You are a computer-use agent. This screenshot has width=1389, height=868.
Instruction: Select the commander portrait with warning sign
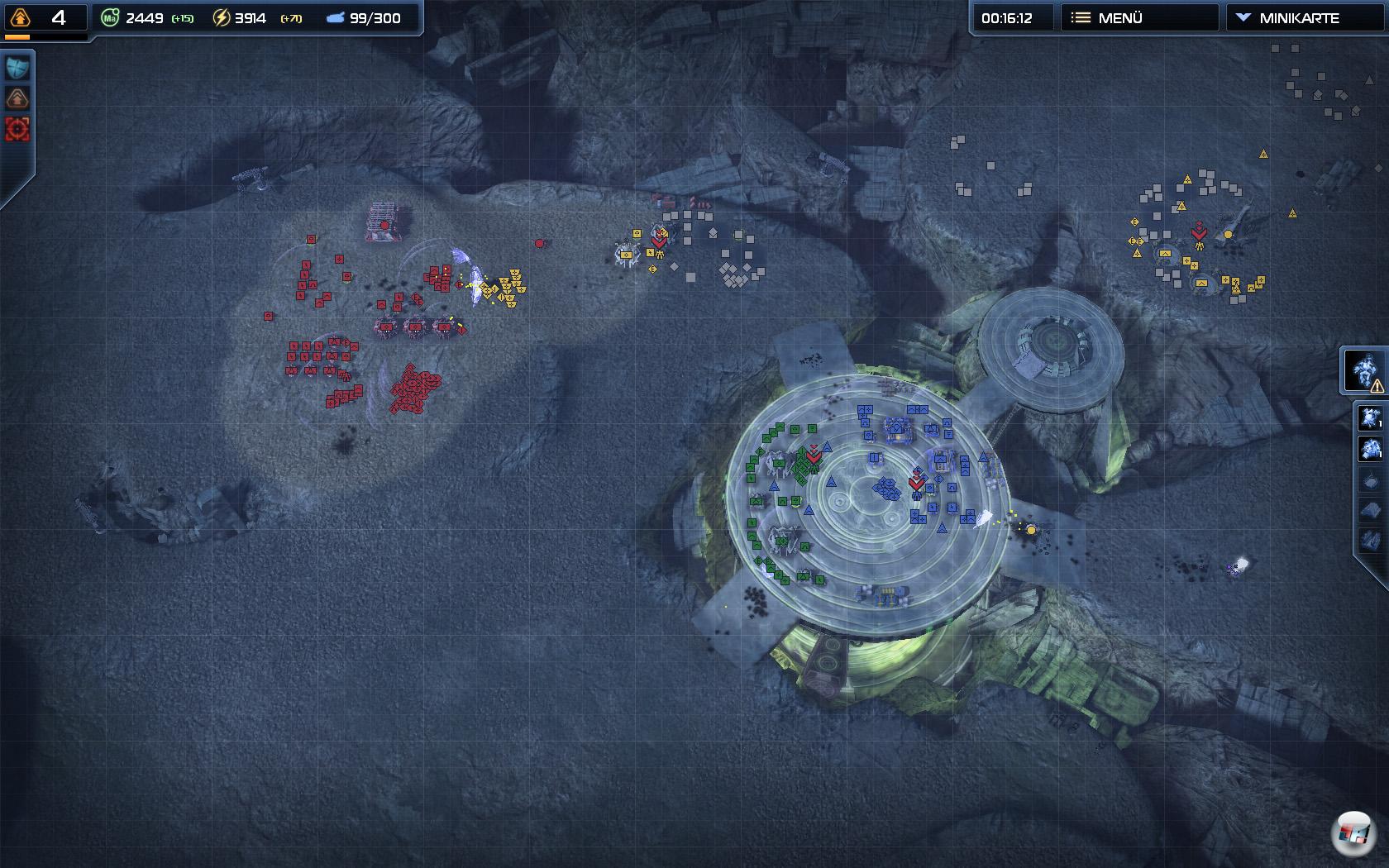[1365, 370]
